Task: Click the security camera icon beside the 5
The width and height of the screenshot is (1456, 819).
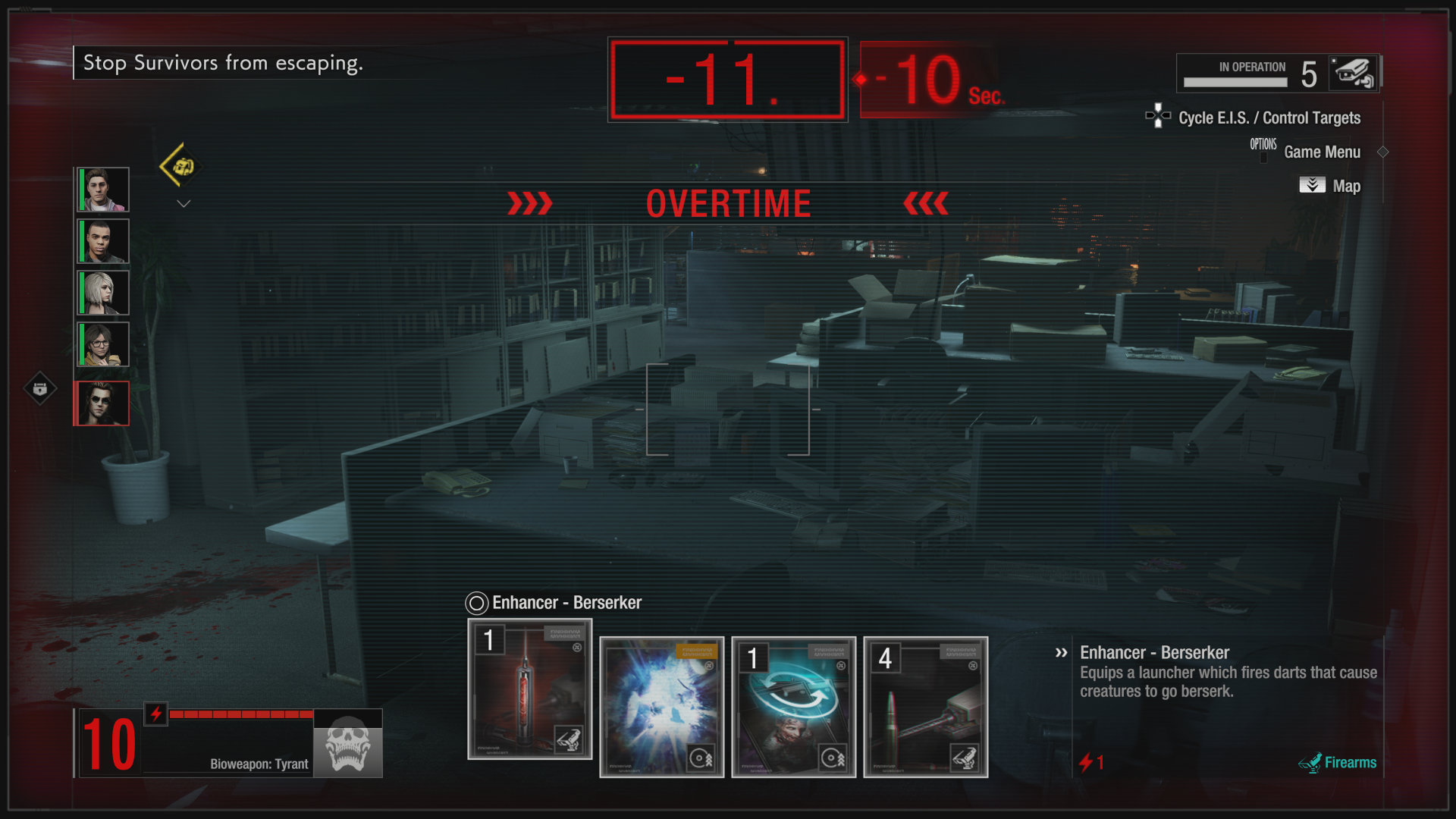Action: pos(1354,74)
